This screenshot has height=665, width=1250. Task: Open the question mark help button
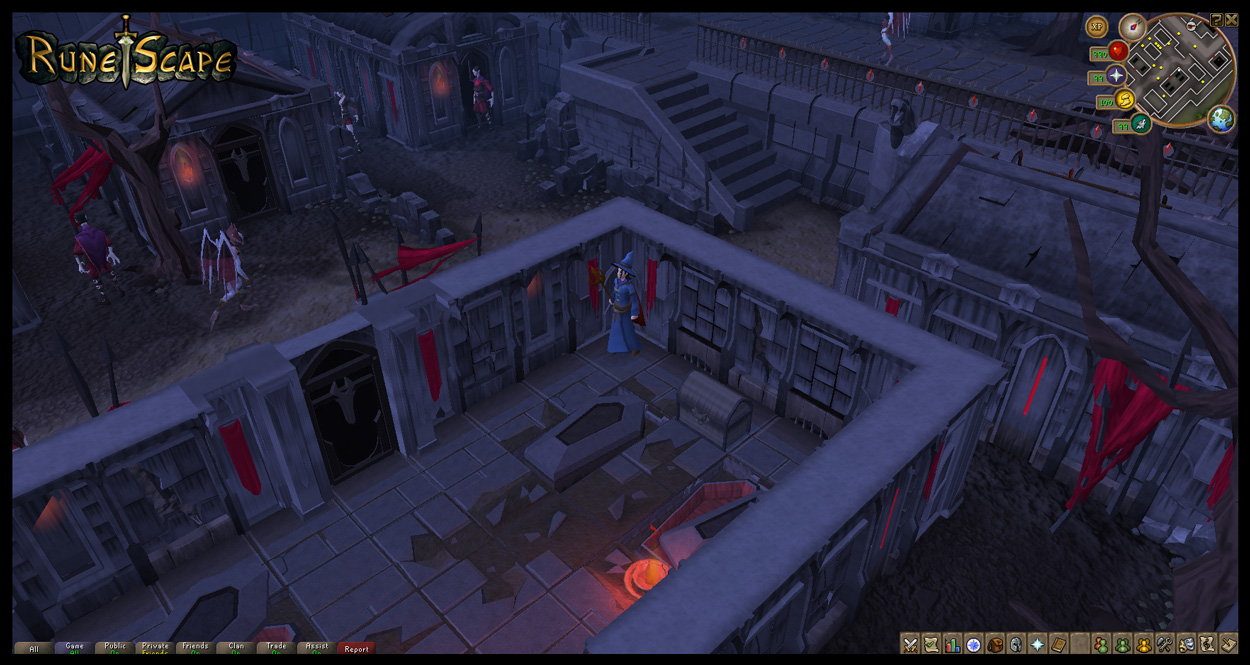pos(1216,19)
